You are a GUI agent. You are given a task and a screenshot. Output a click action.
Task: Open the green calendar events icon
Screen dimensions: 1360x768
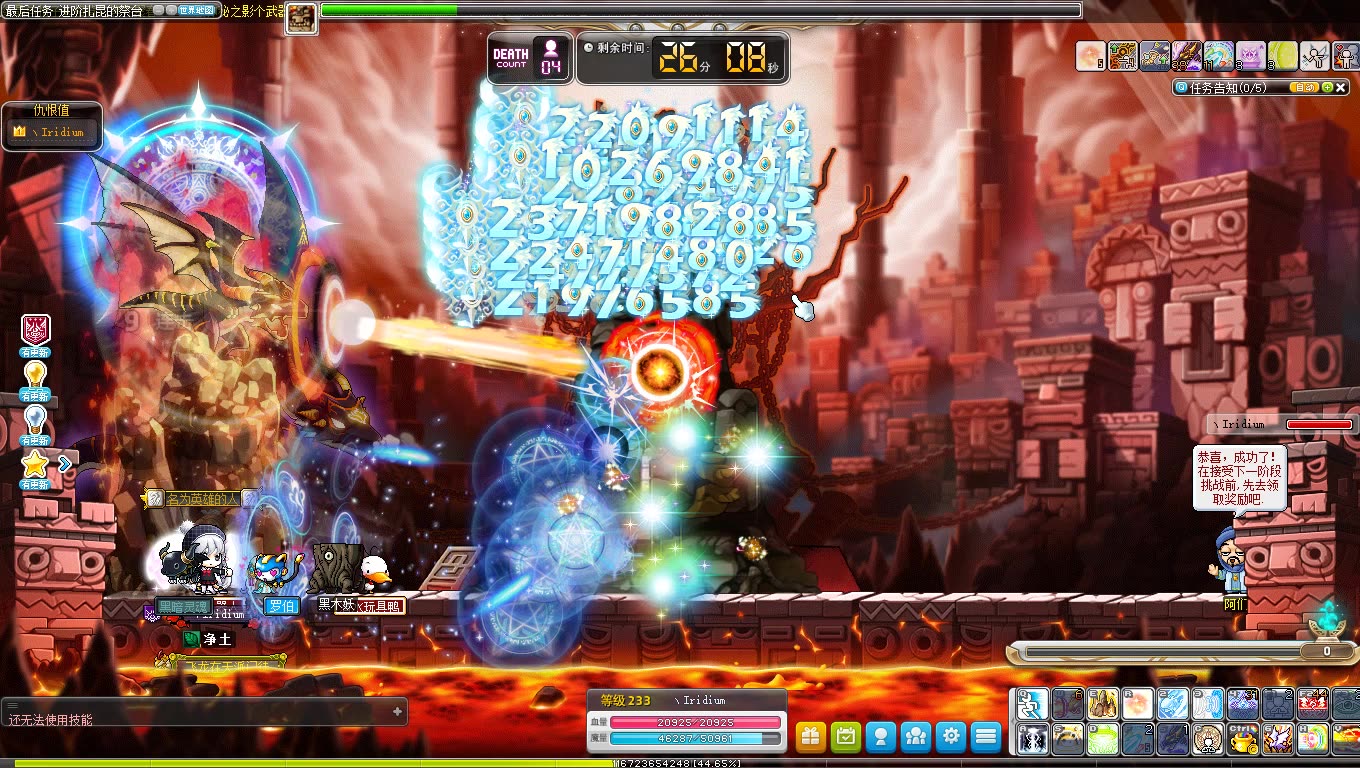click(845, 736)
